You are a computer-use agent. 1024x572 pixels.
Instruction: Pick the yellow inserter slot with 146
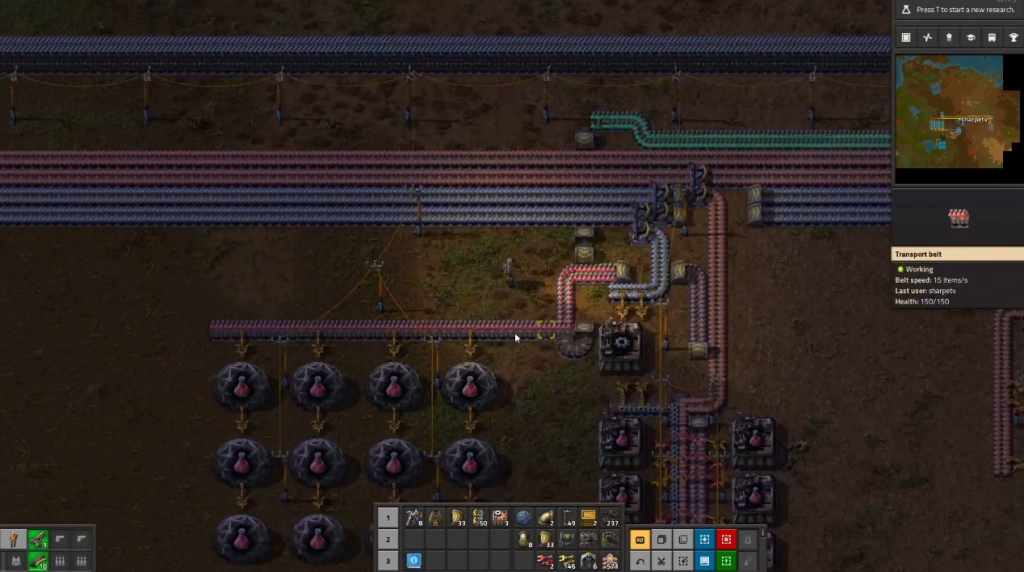point(567,561)
